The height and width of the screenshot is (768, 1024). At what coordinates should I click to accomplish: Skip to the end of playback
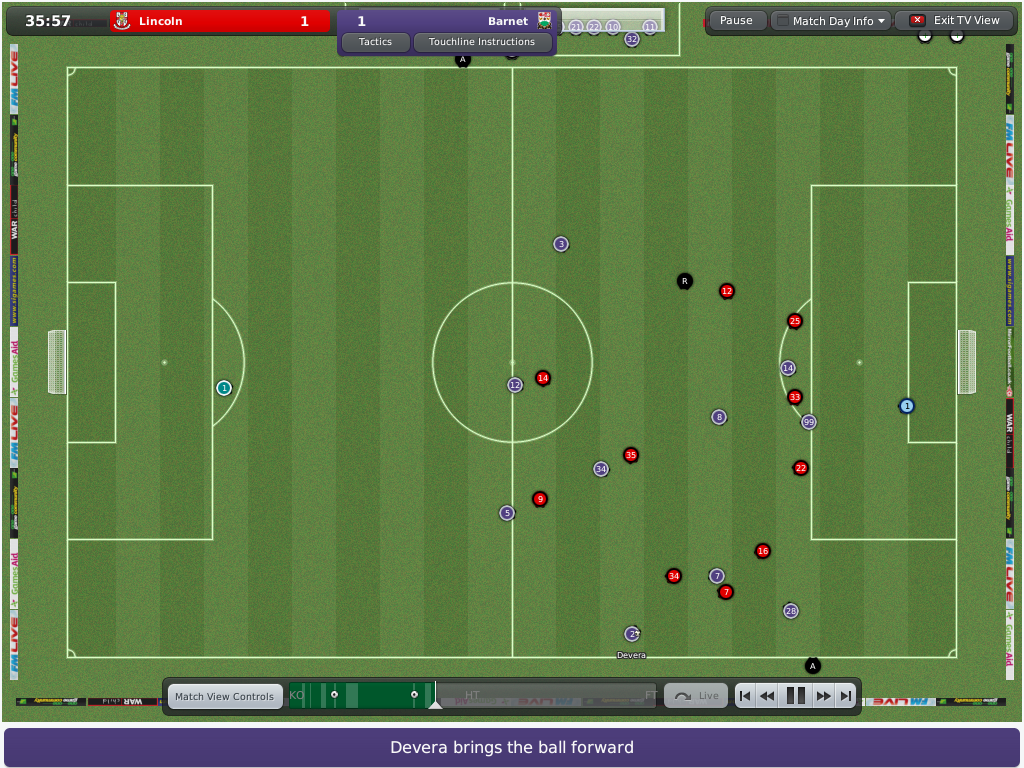tap(846, 696)
